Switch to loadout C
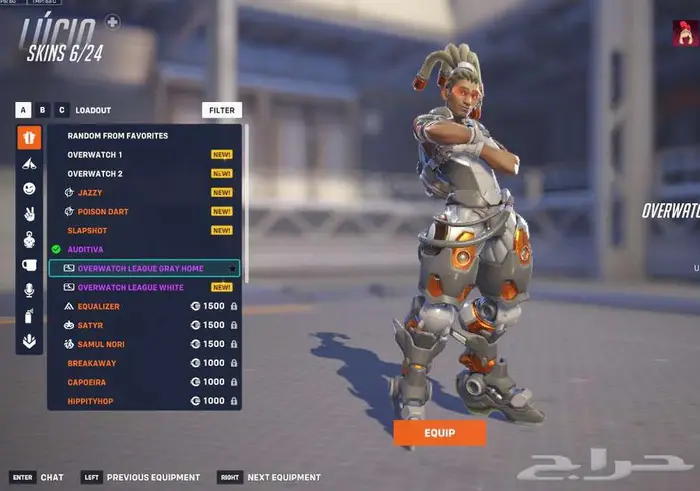The width and height of the screenshot is (700, 491). 62,110
